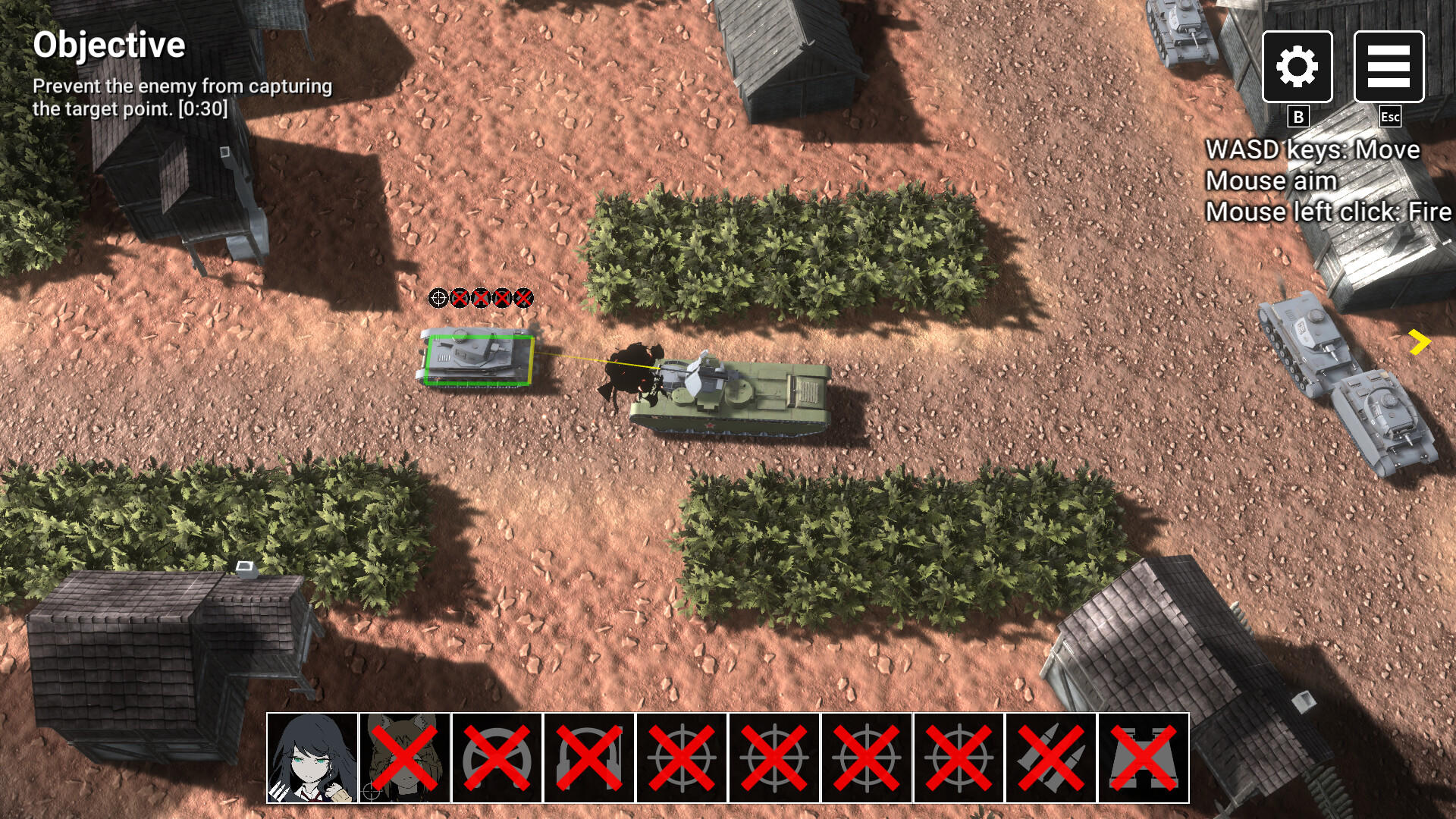Toggle the rightmost status marker above the selected tank
The image size is (1456, 819).
(522, 299)
